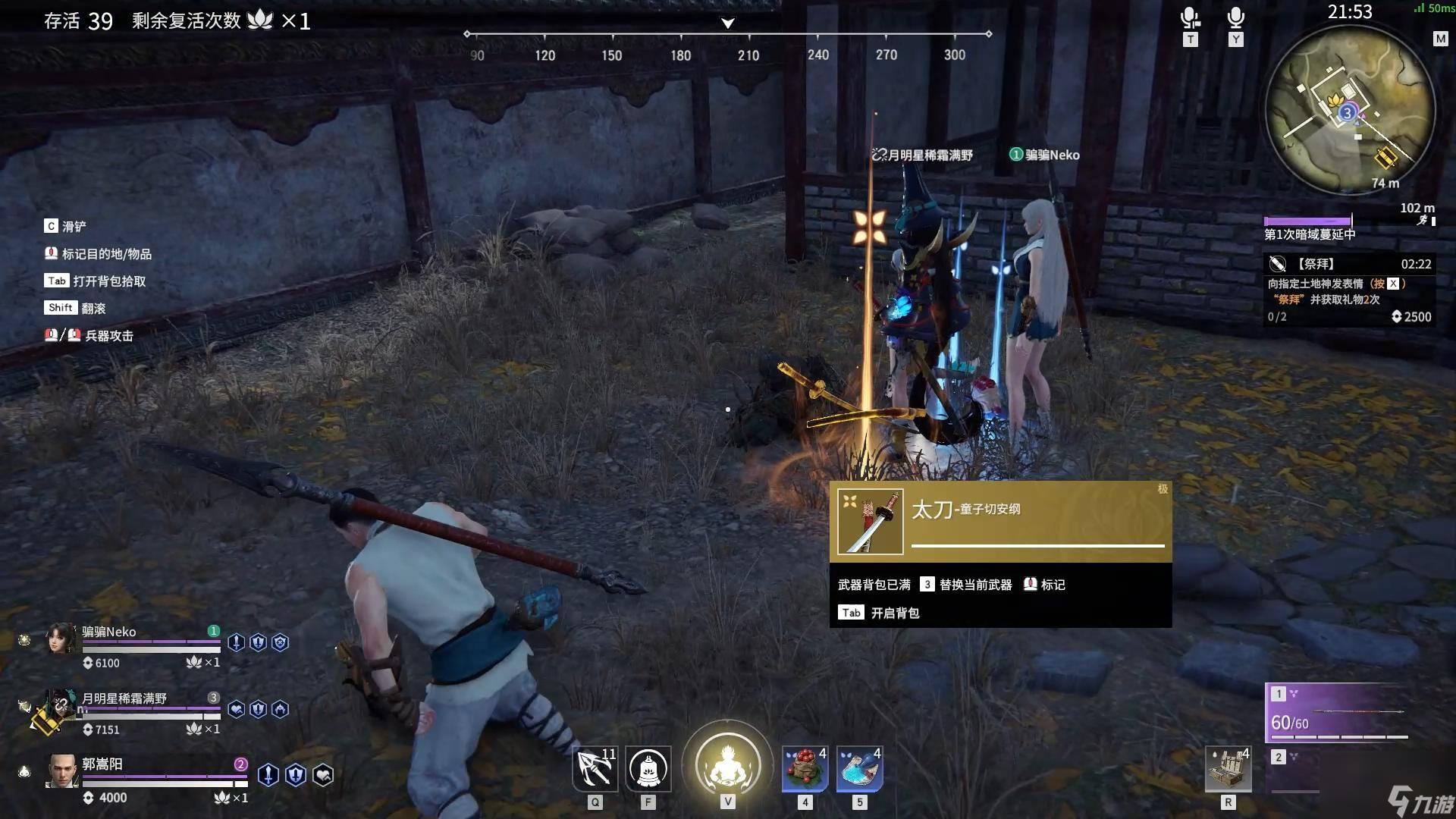
Task: Select the spear weapon slot showing 60/60
Action: [x=1339, y=713]
